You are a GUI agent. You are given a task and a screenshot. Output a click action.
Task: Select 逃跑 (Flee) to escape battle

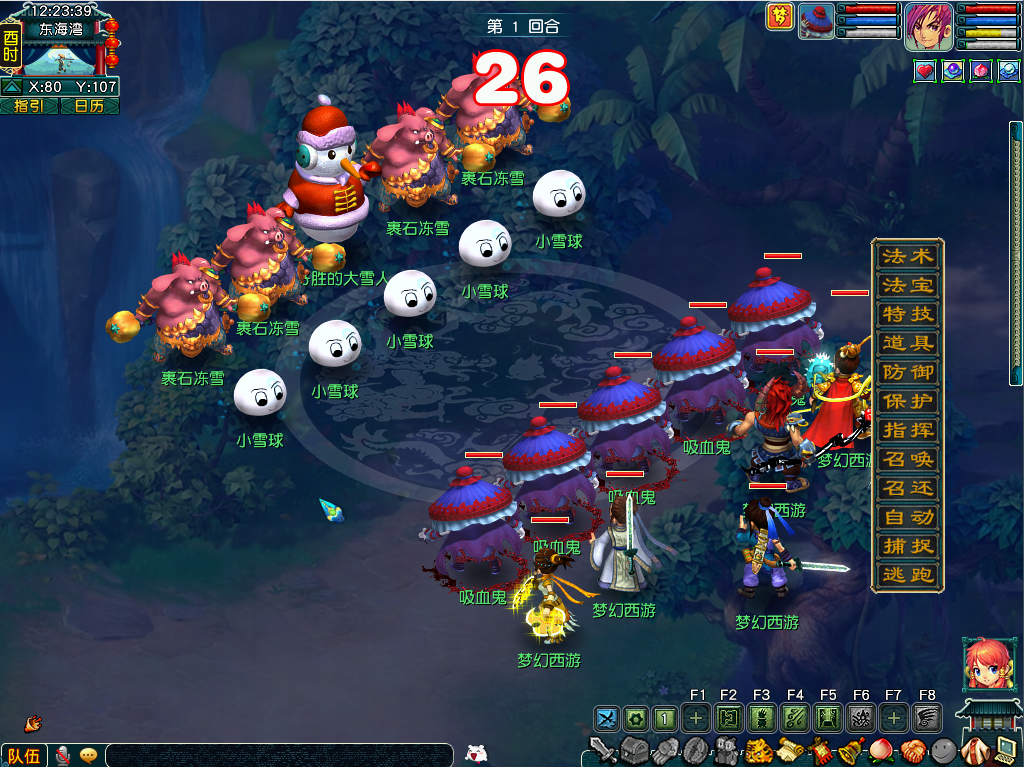click(x=907, y=575)
